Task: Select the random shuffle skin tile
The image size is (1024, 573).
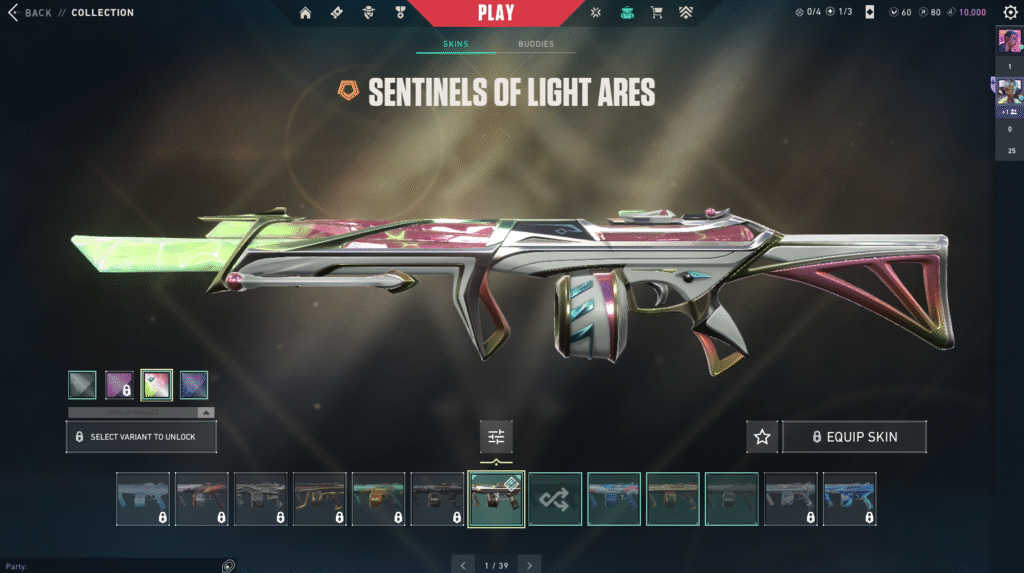Action: click(555, 499)
